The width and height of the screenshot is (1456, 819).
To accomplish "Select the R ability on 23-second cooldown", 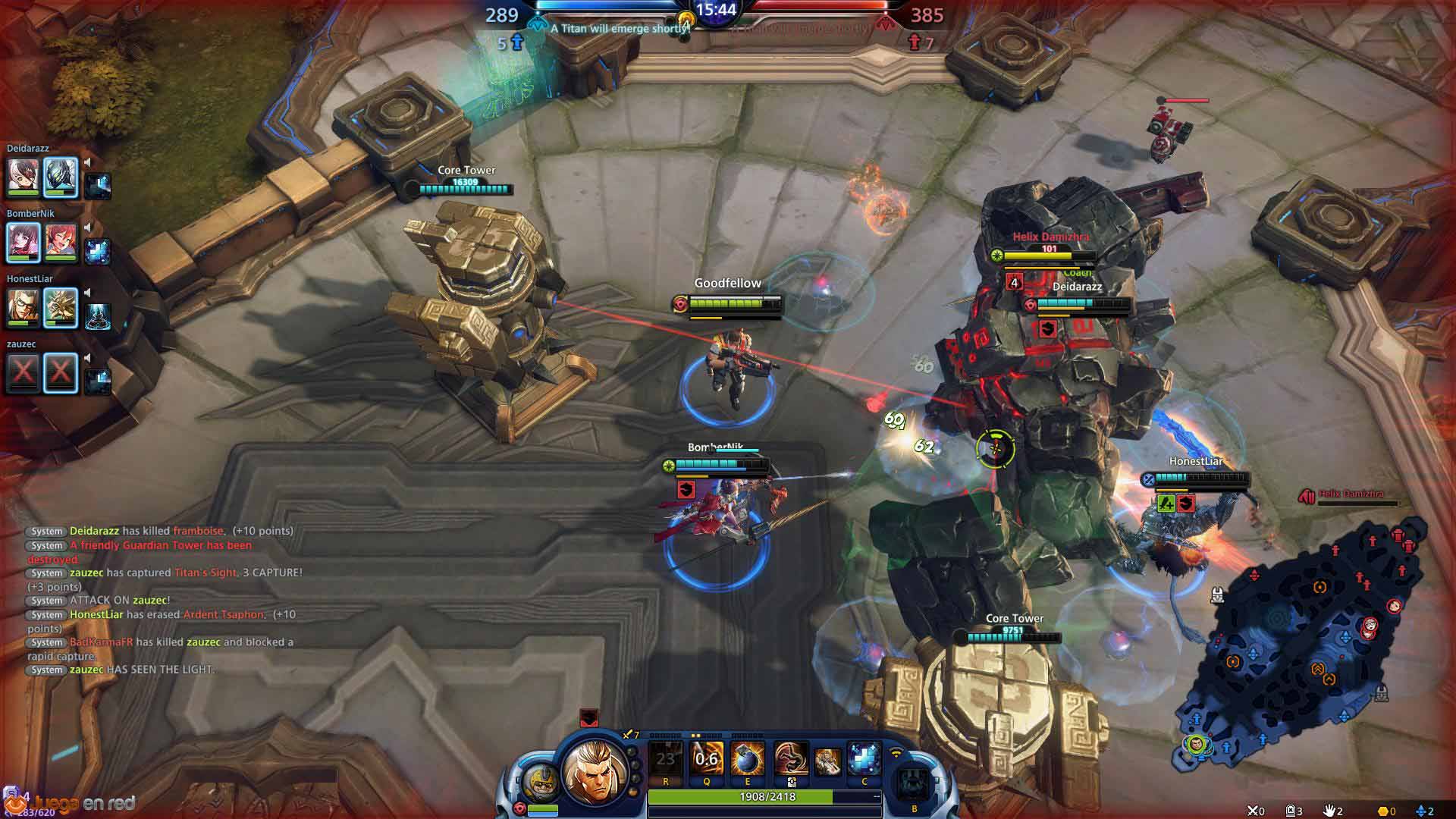I will click(x=666, y=758).
